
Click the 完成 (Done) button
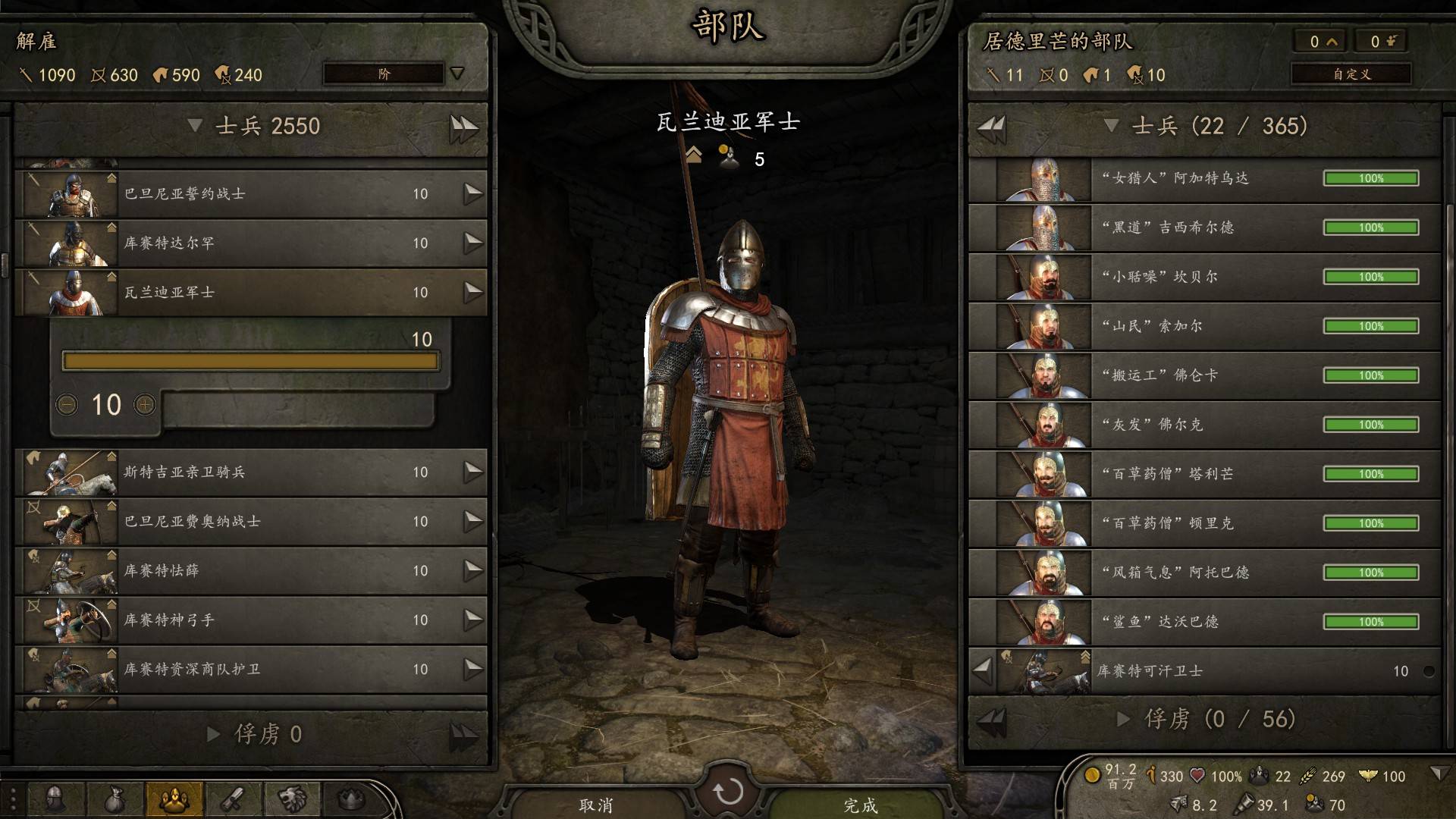860,804
